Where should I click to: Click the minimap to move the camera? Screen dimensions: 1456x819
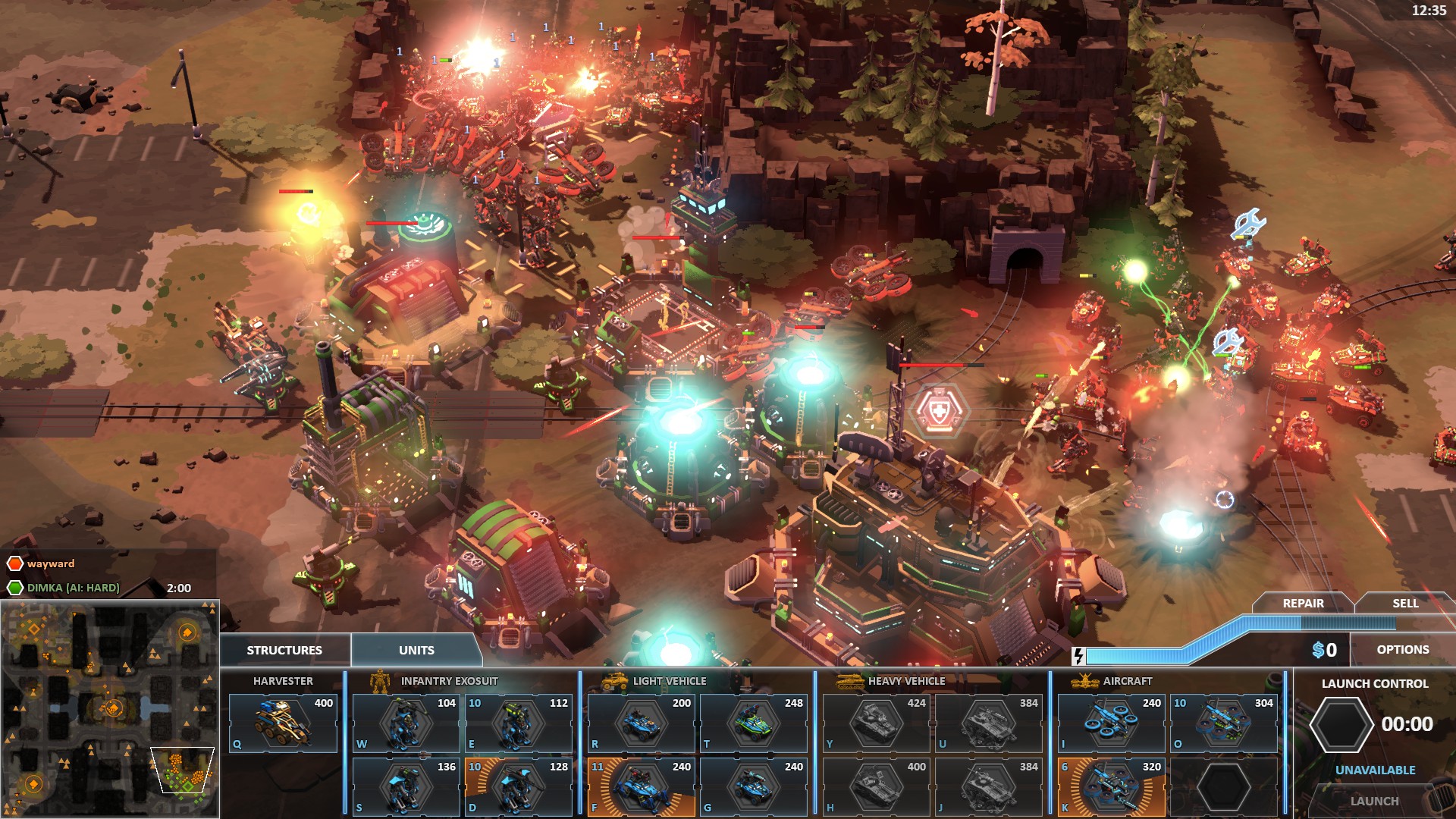tap(110, 709)
